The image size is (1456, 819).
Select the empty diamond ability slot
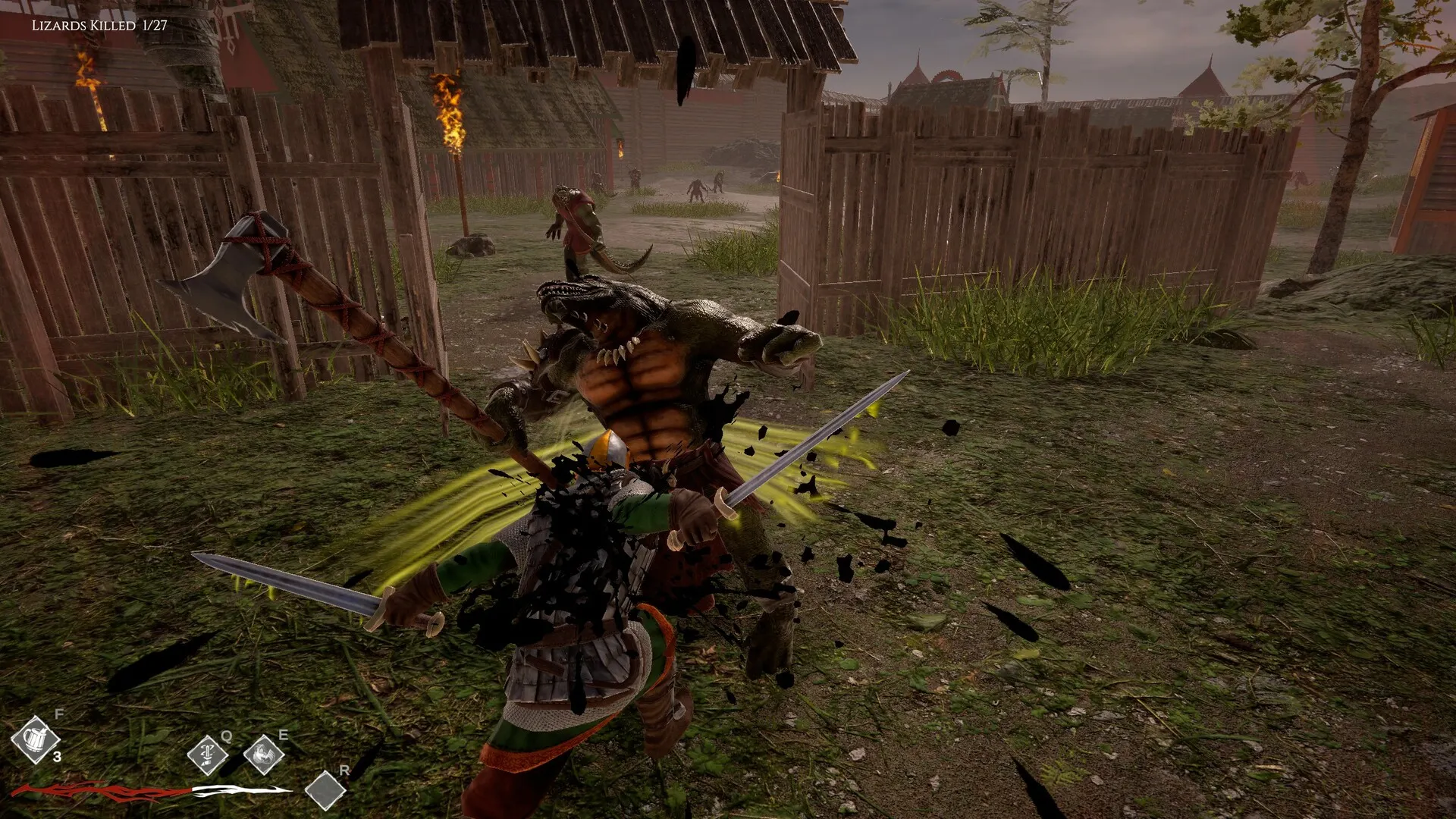point(325,790)
